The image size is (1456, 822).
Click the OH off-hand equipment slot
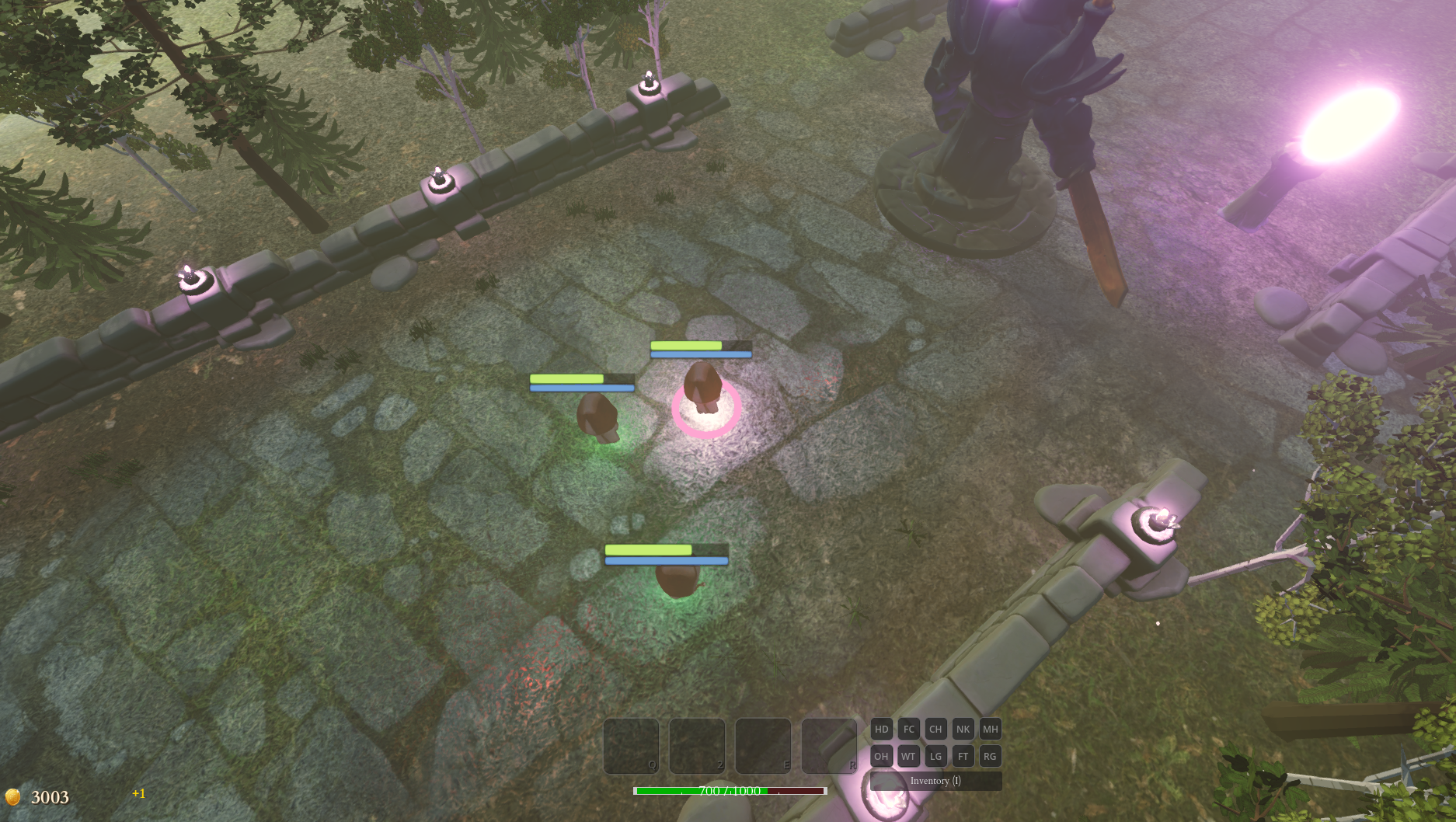881,755
